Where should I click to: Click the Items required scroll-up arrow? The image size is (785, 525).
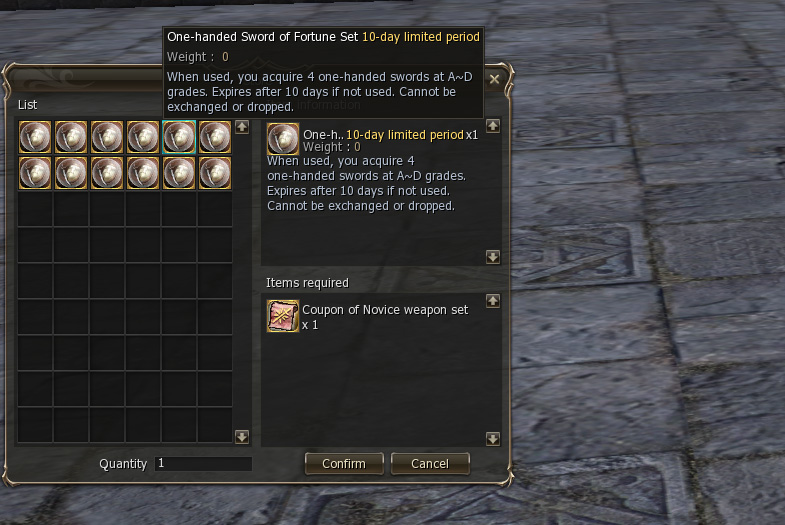(493, 300)
